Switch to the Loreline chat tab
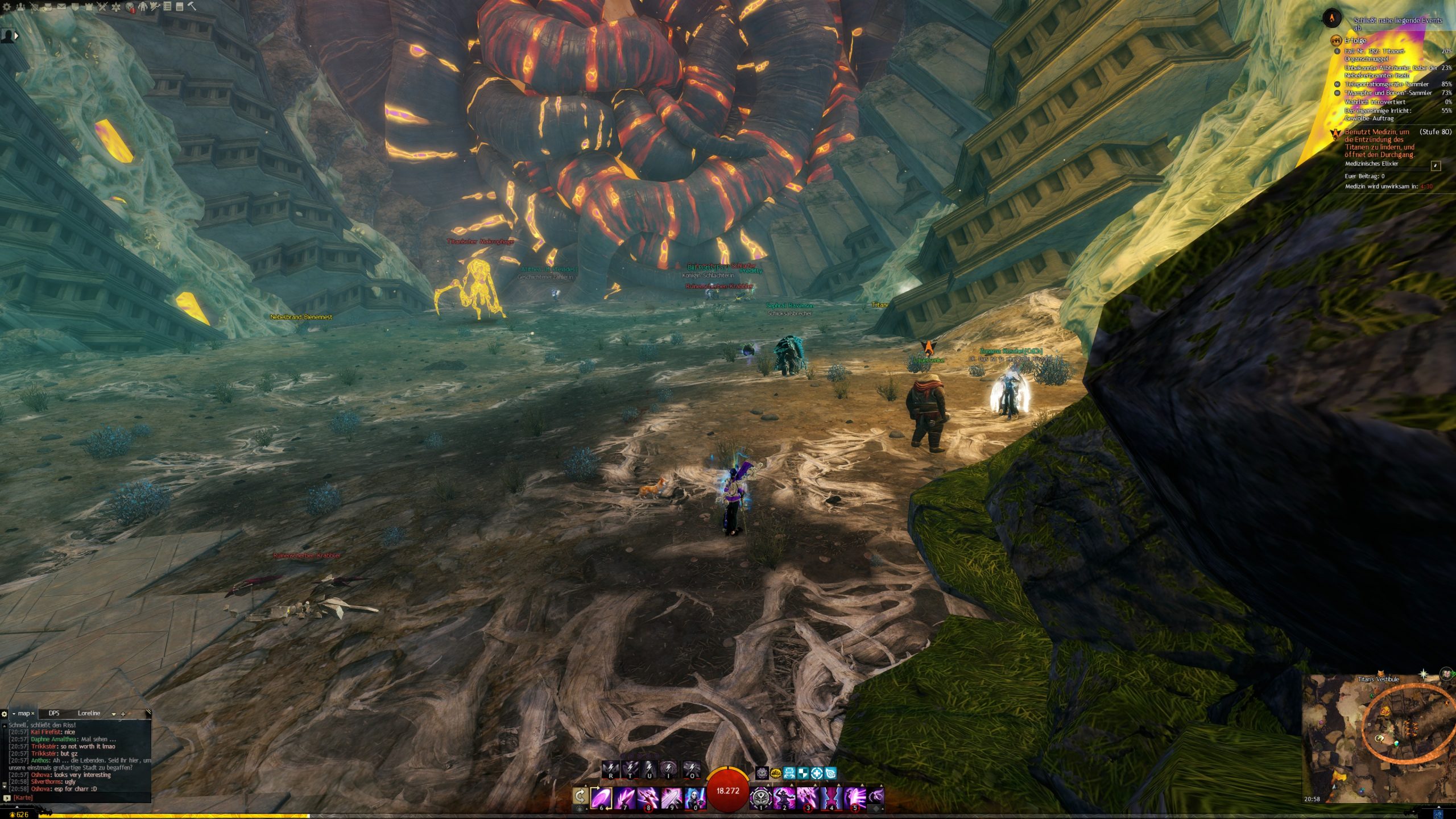This screenshot has height=819, width=1456. (x=89, y=713)
